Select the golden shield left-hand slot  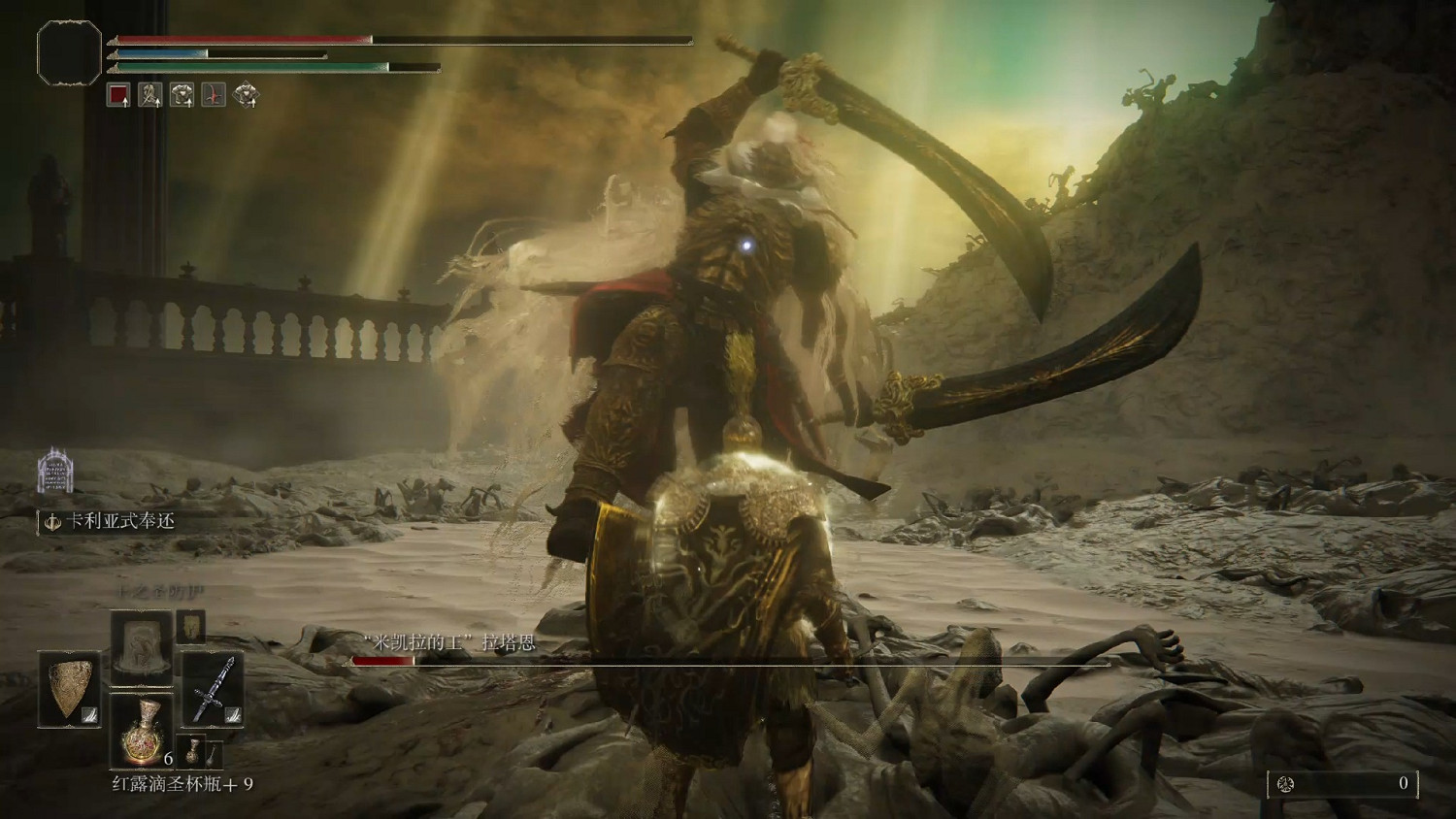click(x=69, y=689)
